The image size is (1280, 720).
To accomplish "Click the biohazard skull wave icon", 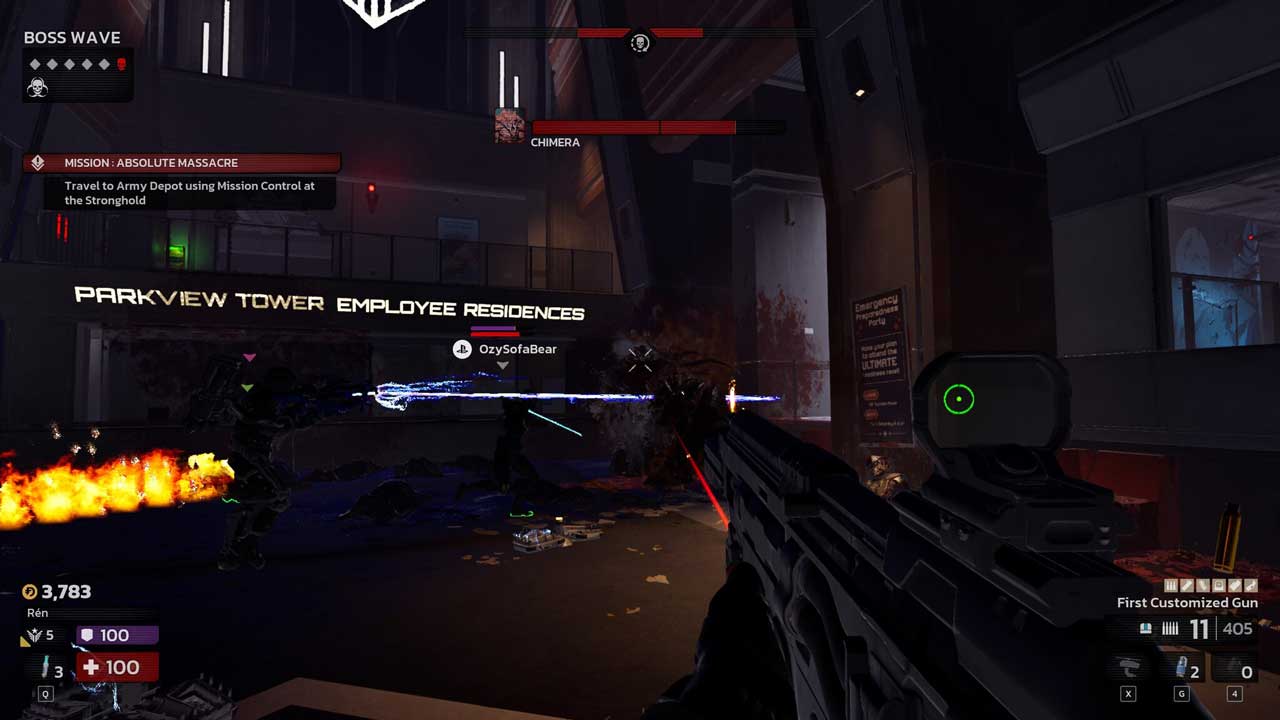I will (x=37, y=88).
